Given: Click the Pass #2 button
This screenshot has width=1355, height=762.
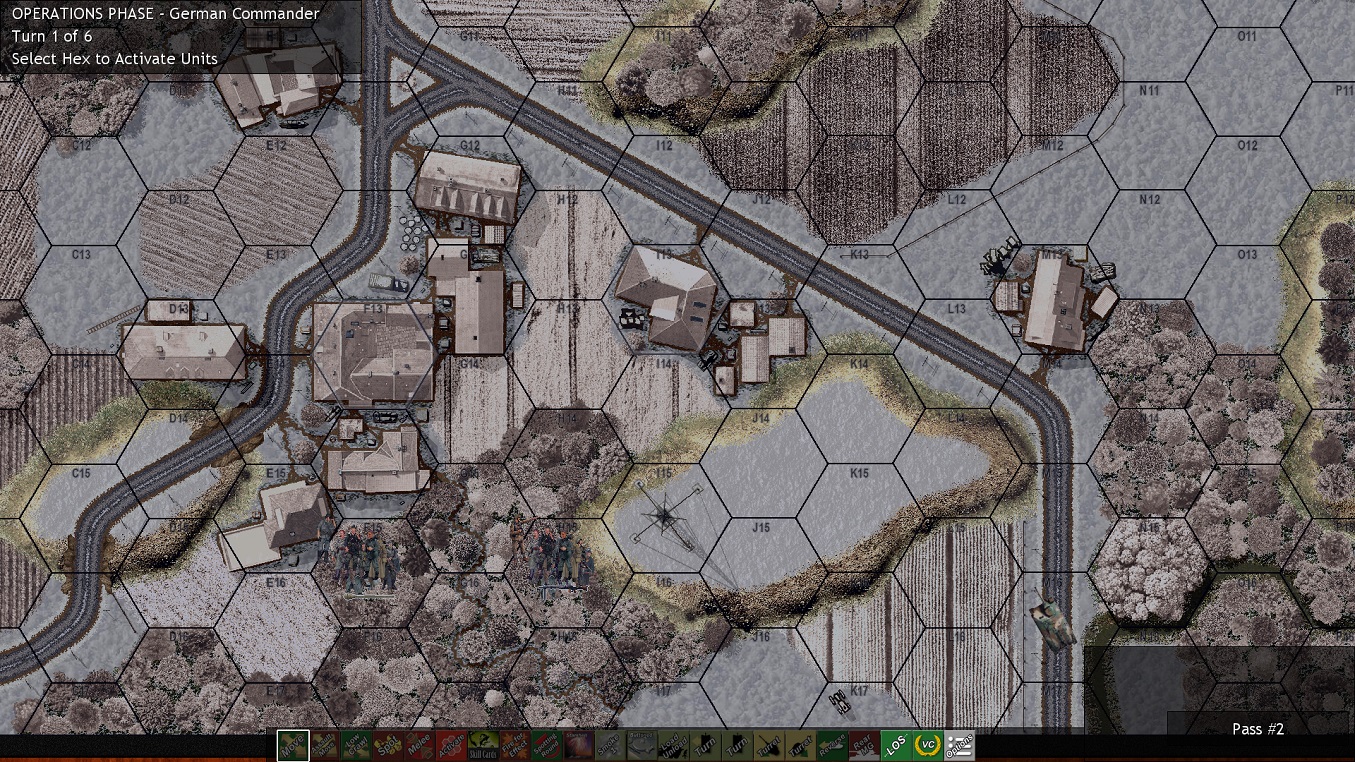Looking at the screenshot, I should pos(1257,729).
